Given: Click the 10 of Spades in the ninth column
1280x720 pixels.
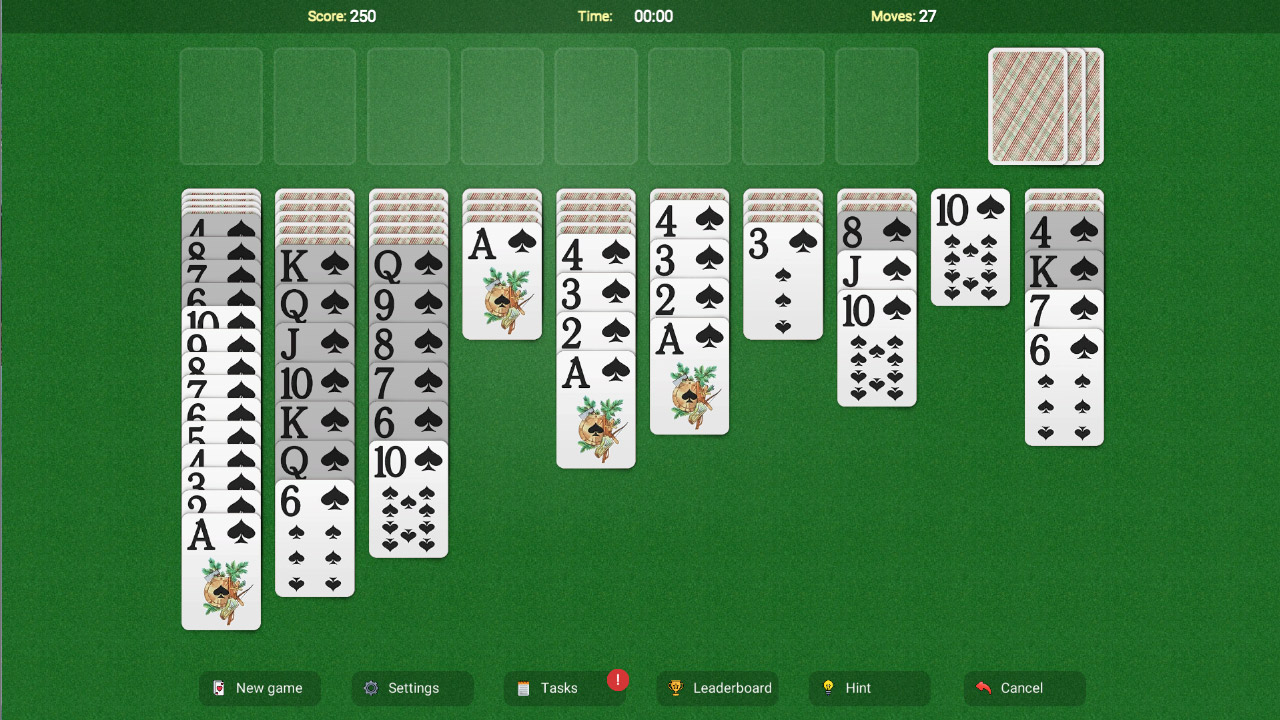Looking at the screenshot, I should point(970,245).
